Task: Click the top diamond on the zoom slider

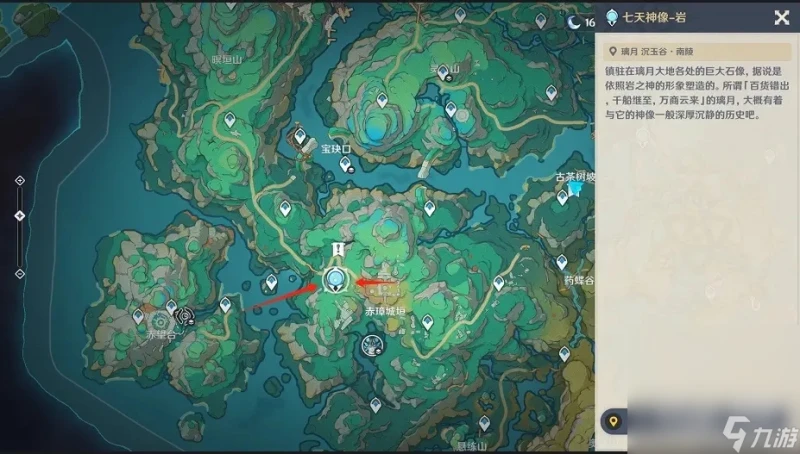Action: [20, 180]
